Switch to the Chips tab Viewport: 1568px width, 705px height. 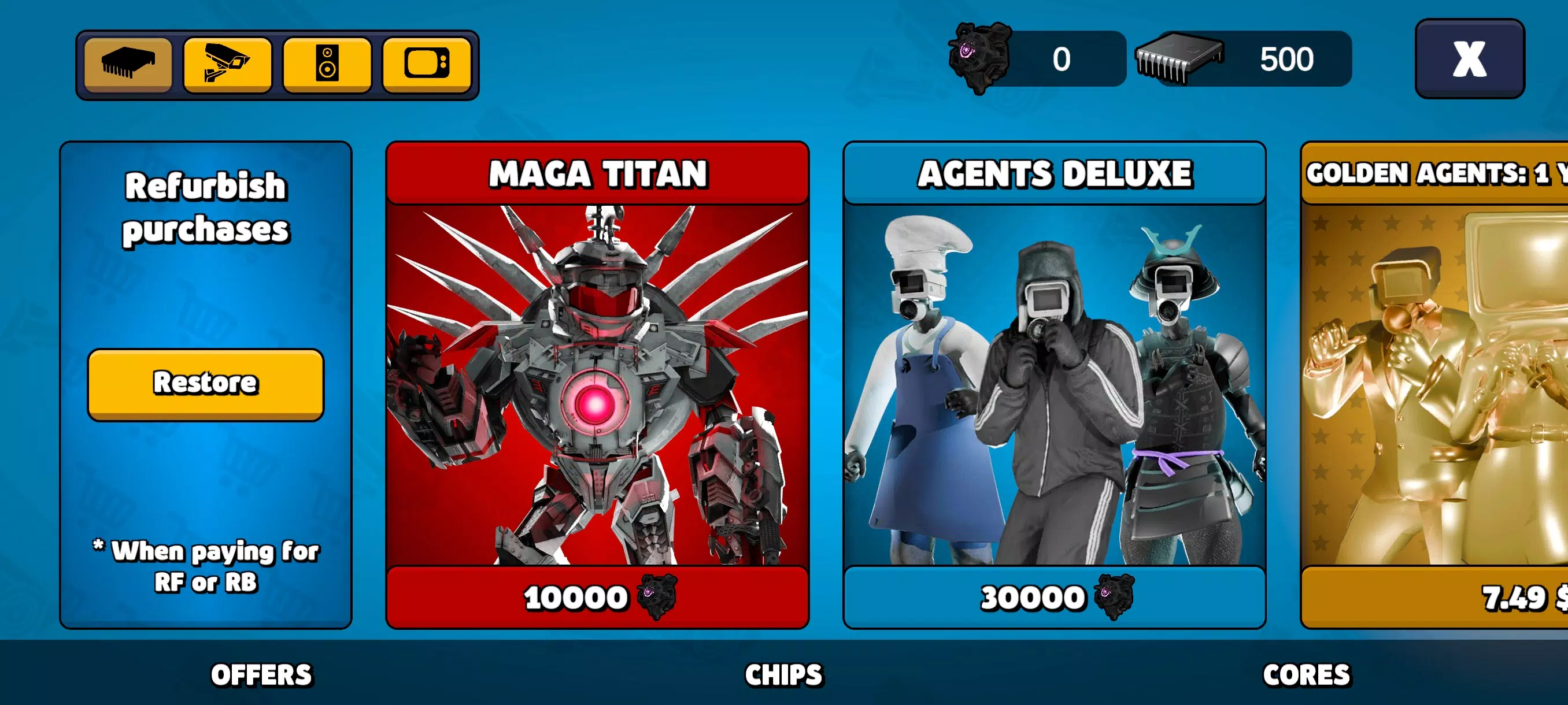[x=783, y=674]
